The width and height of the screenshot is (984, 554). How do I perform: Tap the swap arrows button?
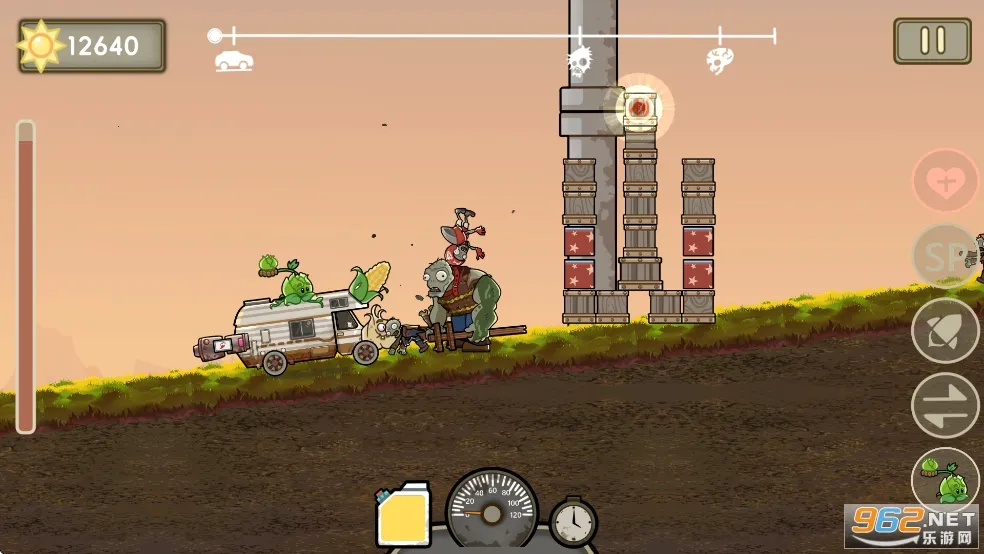point(944,405)
